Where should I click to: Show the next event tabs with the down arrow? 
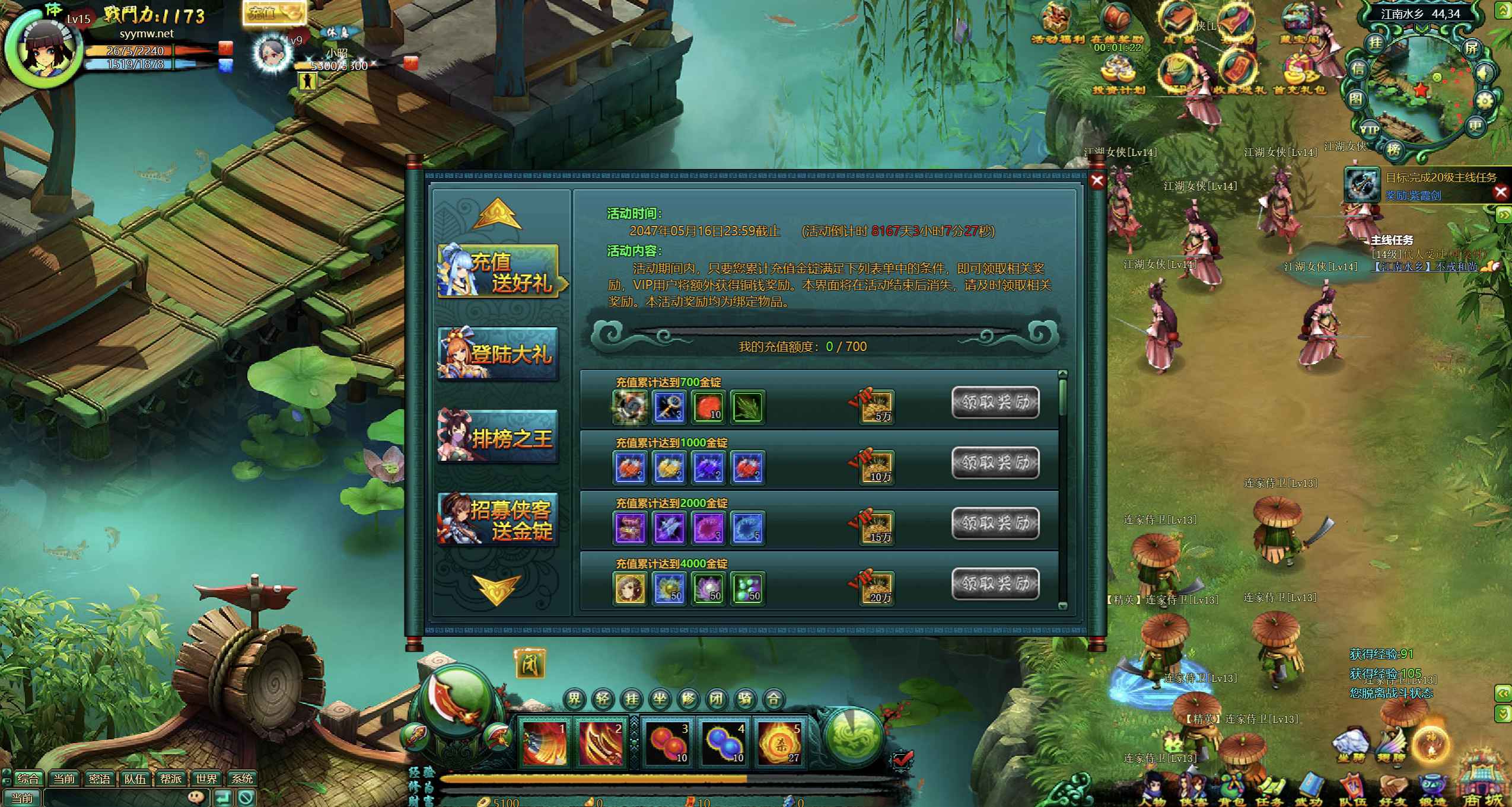pyautogui.click(x=496, y=589)
